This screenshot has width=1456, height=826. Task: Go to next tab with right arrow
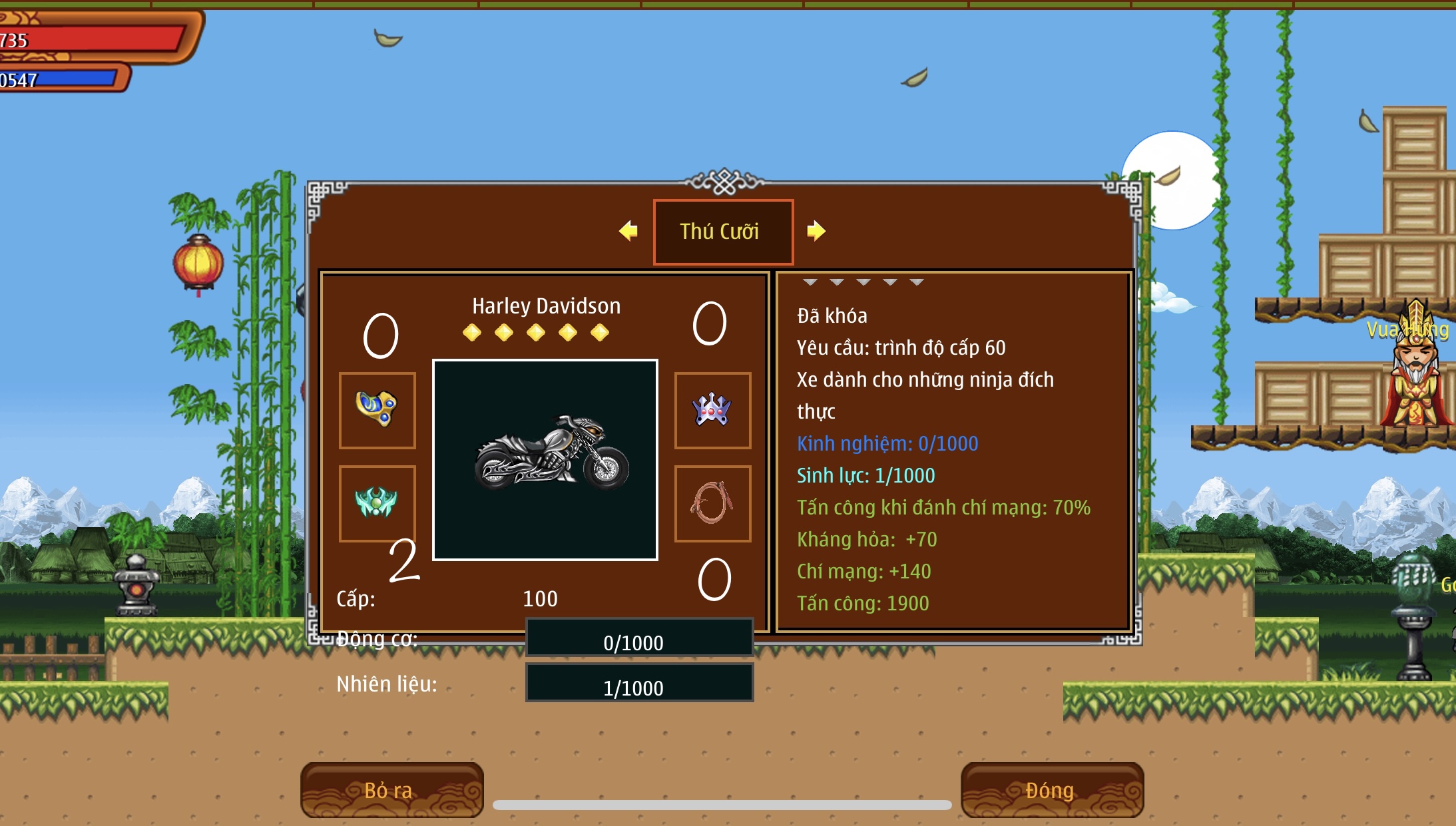(x=816, y=231)
